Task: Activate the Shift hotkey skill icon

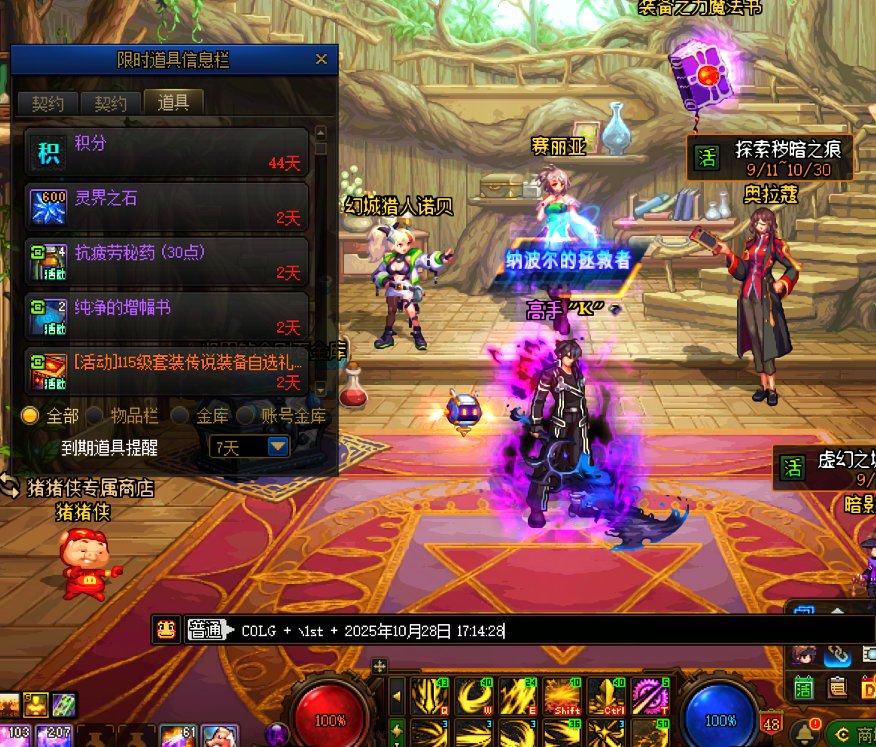Action: 563,695
